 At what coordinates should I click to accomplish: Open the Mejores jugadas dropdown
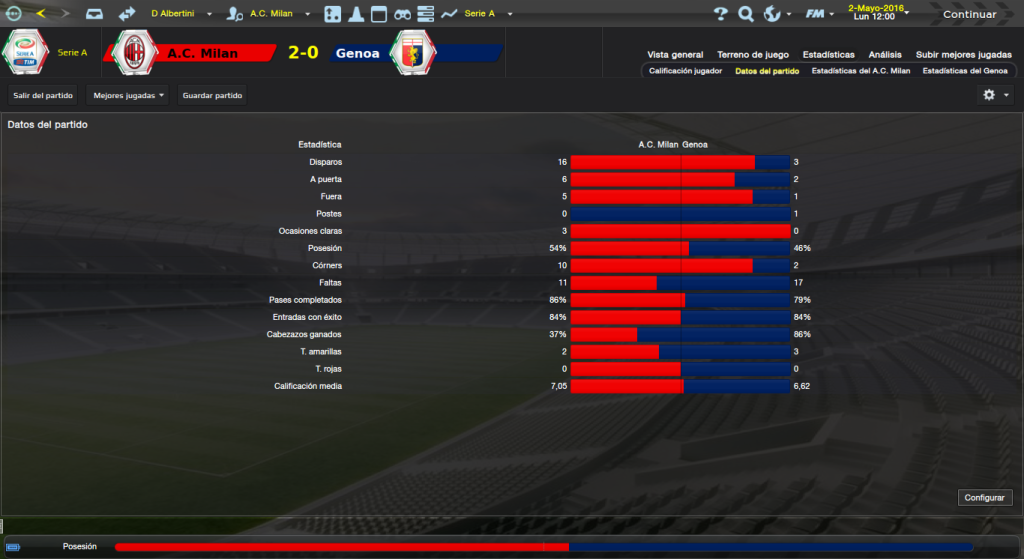[128, 95]
